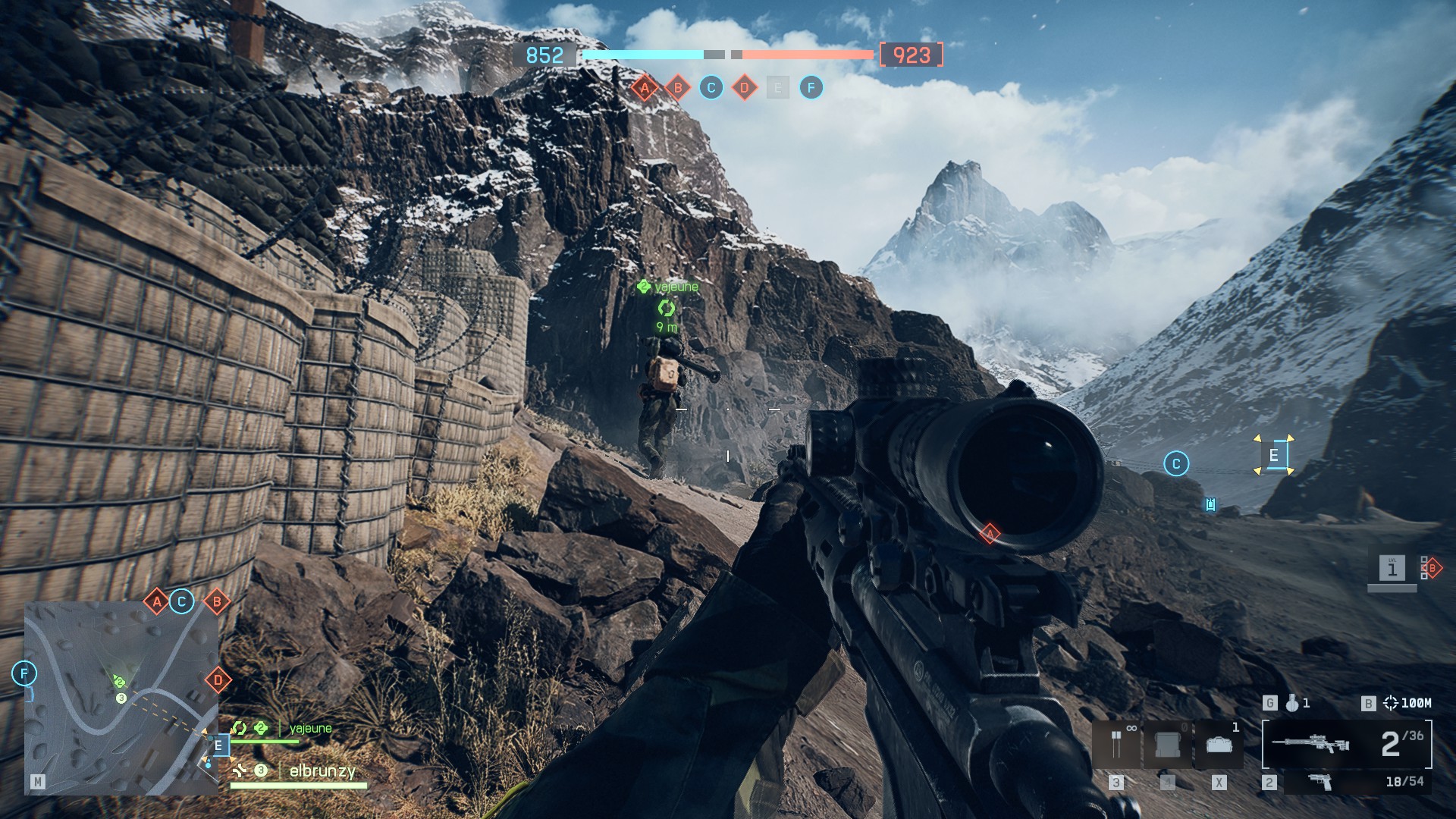The image size is (1456, 819).
Task: Choose objective C in the top objective row
Action: click(711, 88)
